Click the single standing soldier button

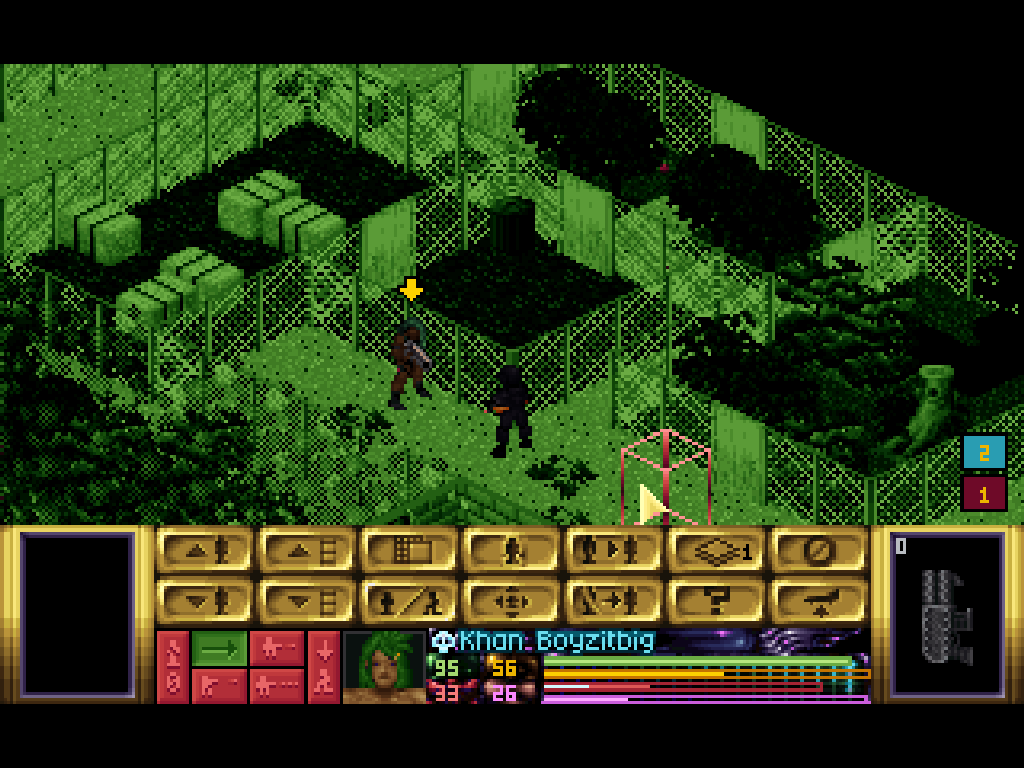[512, 551]
